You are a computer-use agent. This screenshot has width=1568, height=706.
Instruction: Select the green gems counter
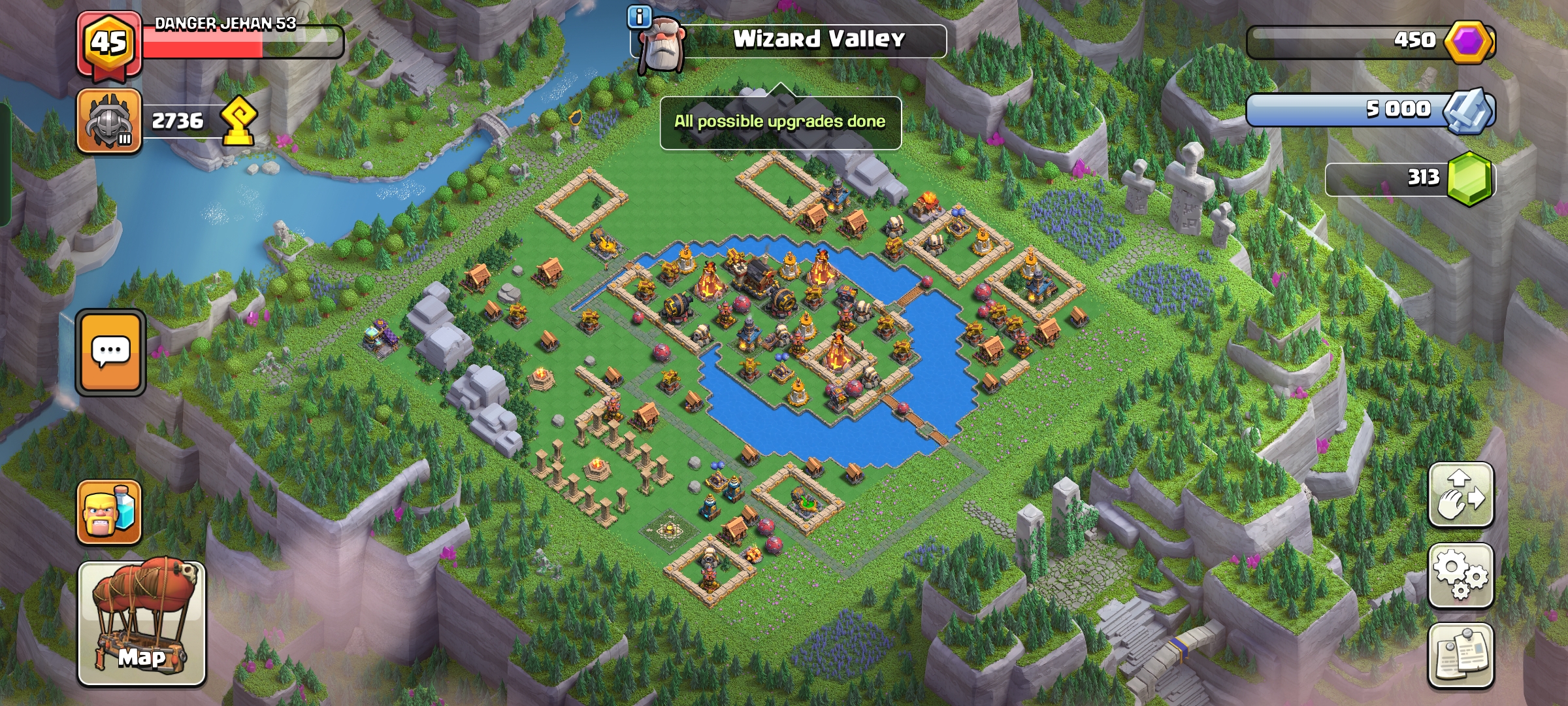(x=1410, y=178)
